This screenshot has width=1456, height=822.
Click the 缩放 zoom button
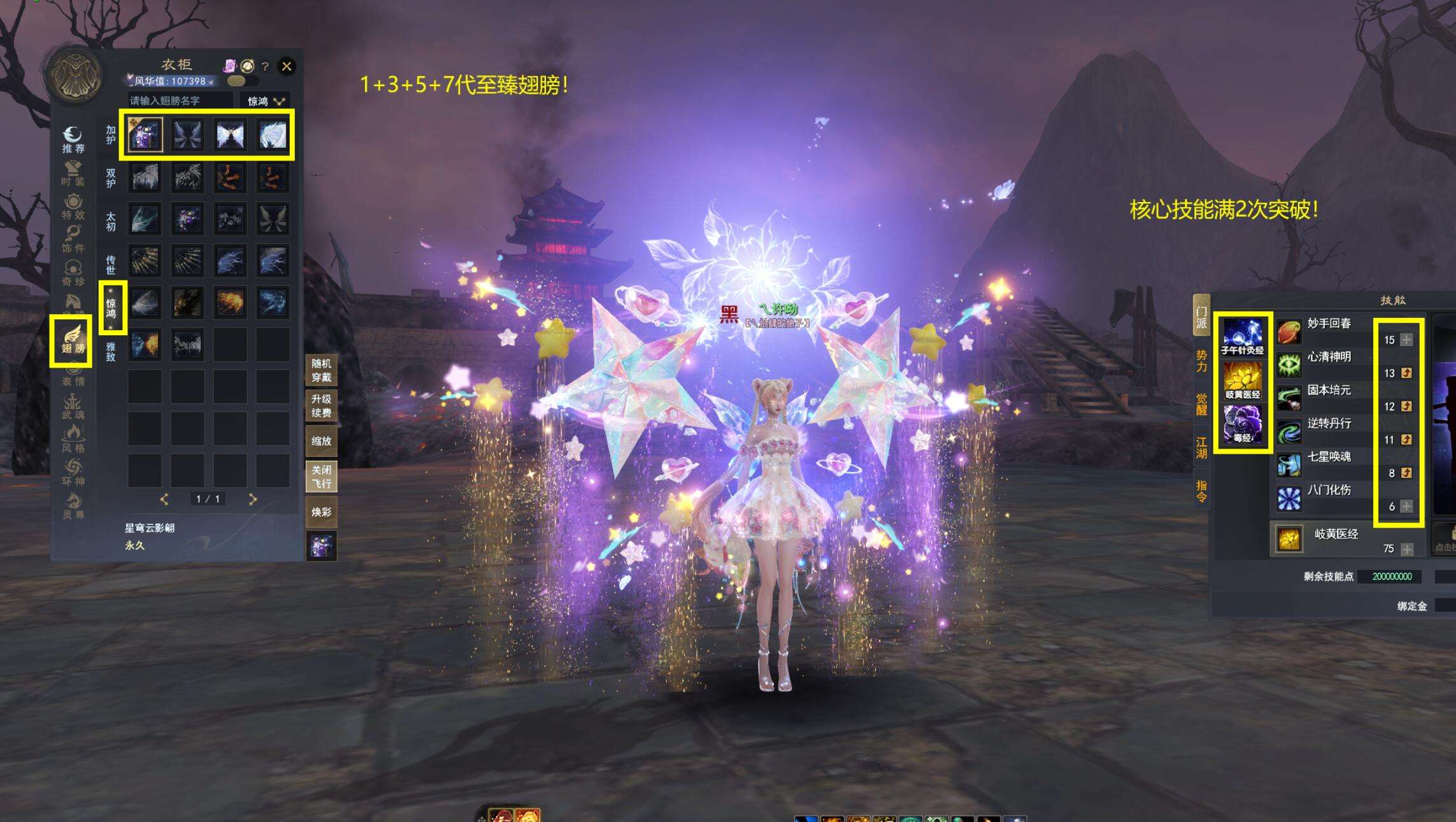[x=321, y=441]
